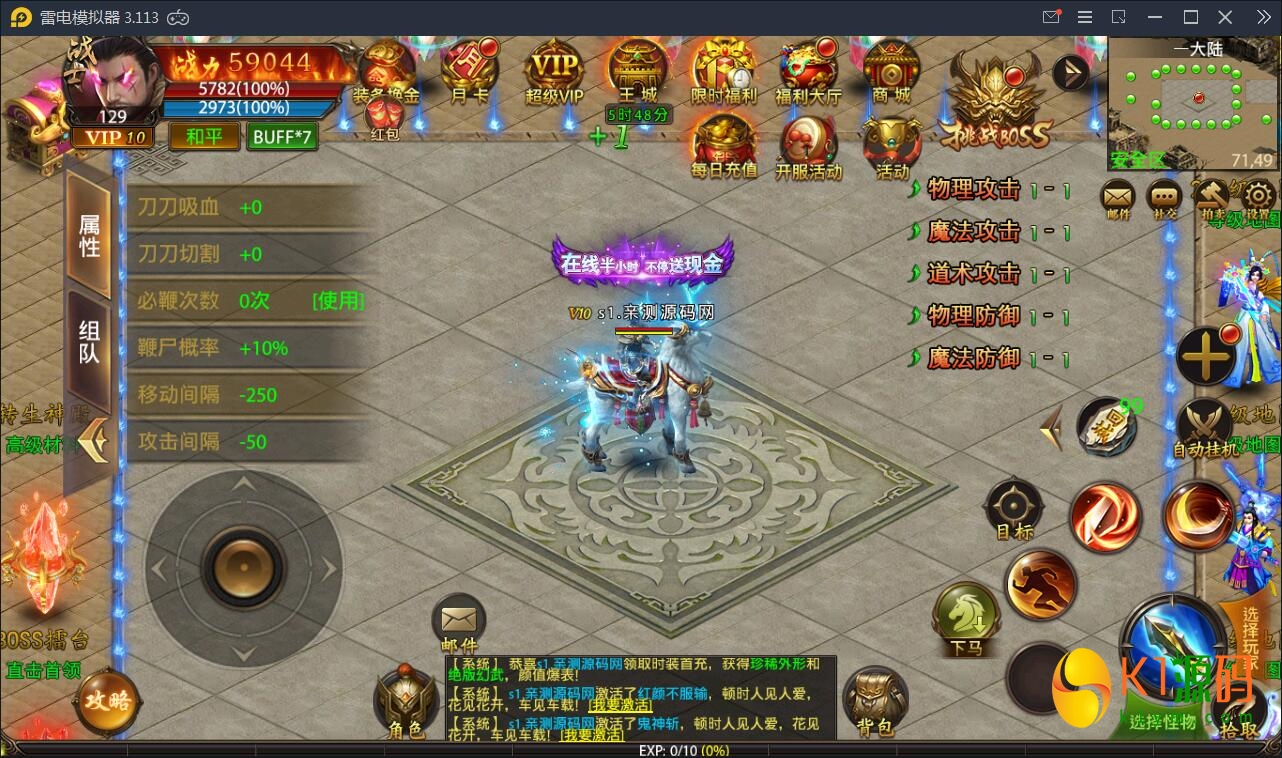Click the green [使用] use link
The height and width of the screenshot is (758, 1282).
point(338,301)
